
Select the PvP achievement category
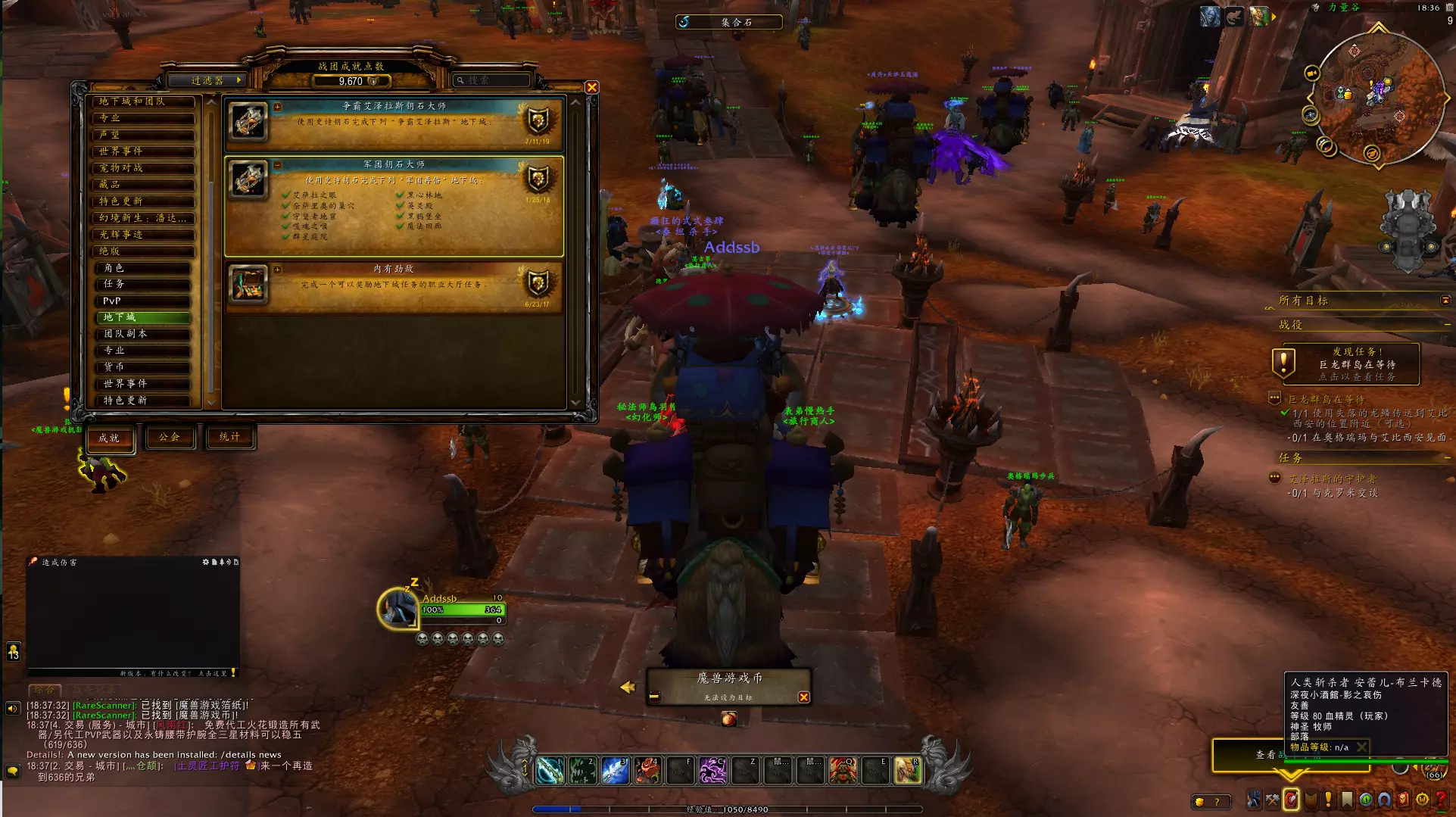tap(142, 301)
